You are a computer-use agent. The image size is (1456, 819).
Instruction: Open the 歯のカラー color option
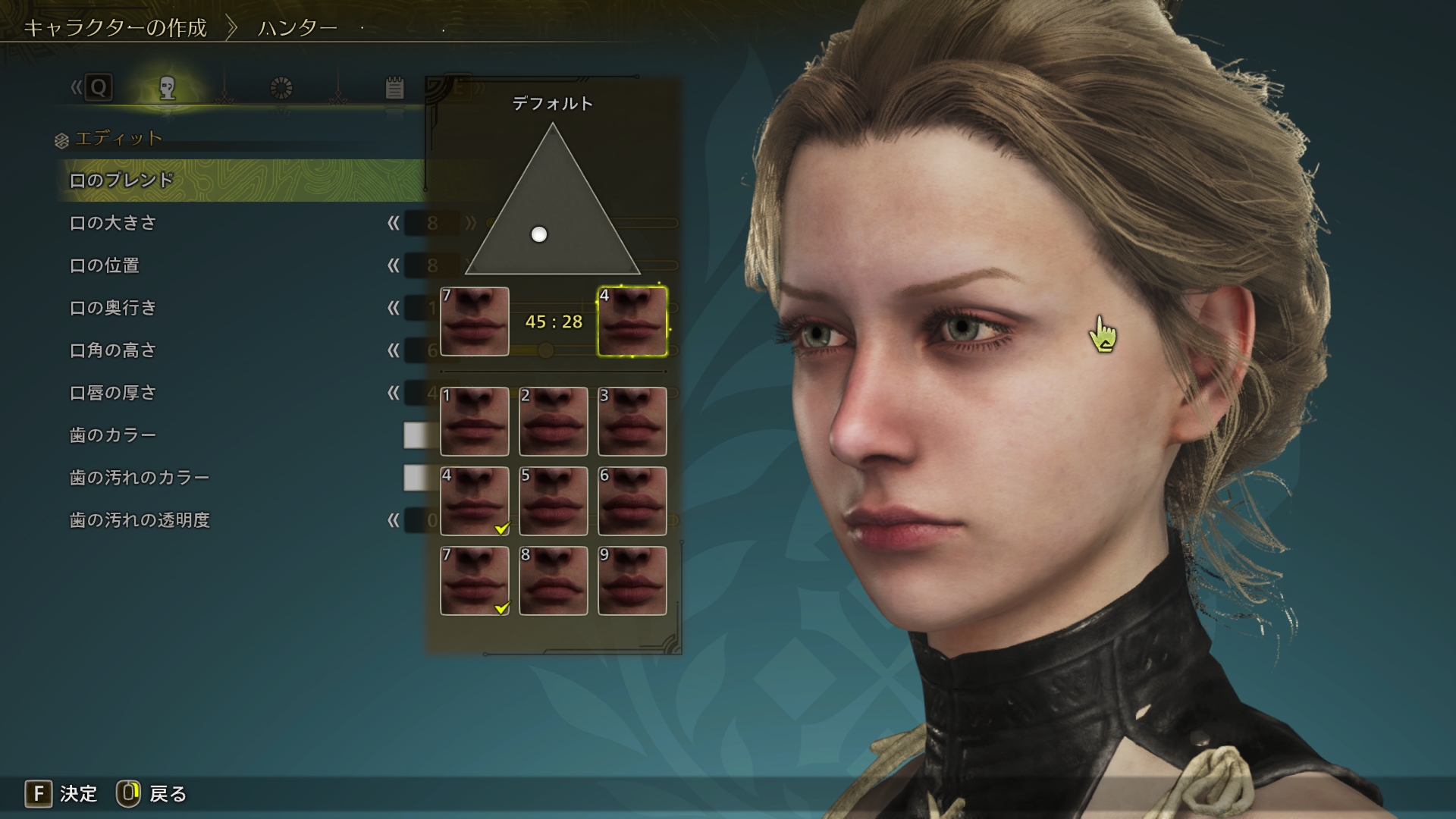coord(113,435)
